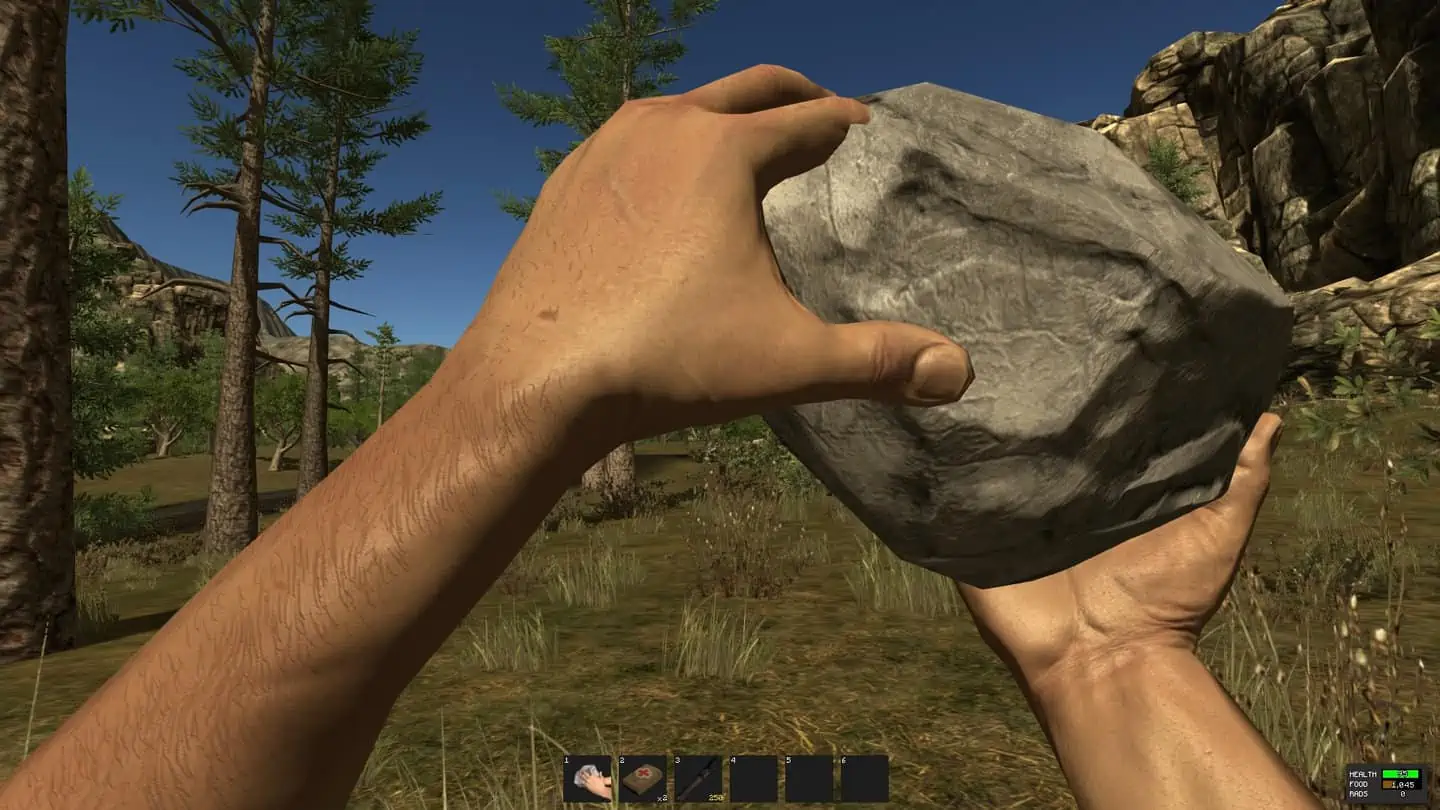
Task: Click the green HEALTH bar
Action: 1403,773
